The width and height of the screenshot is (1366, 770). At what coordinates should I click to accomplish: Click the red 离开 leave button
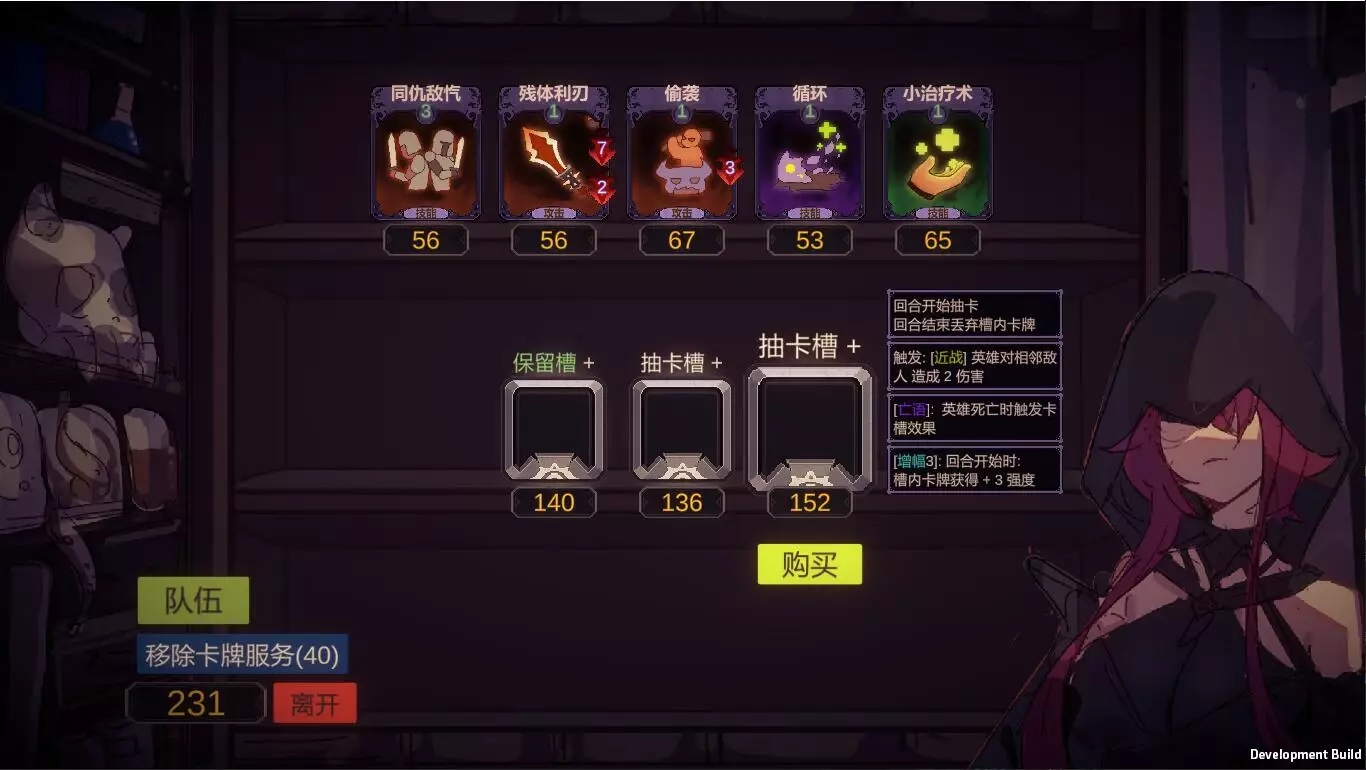pos(316,702)
